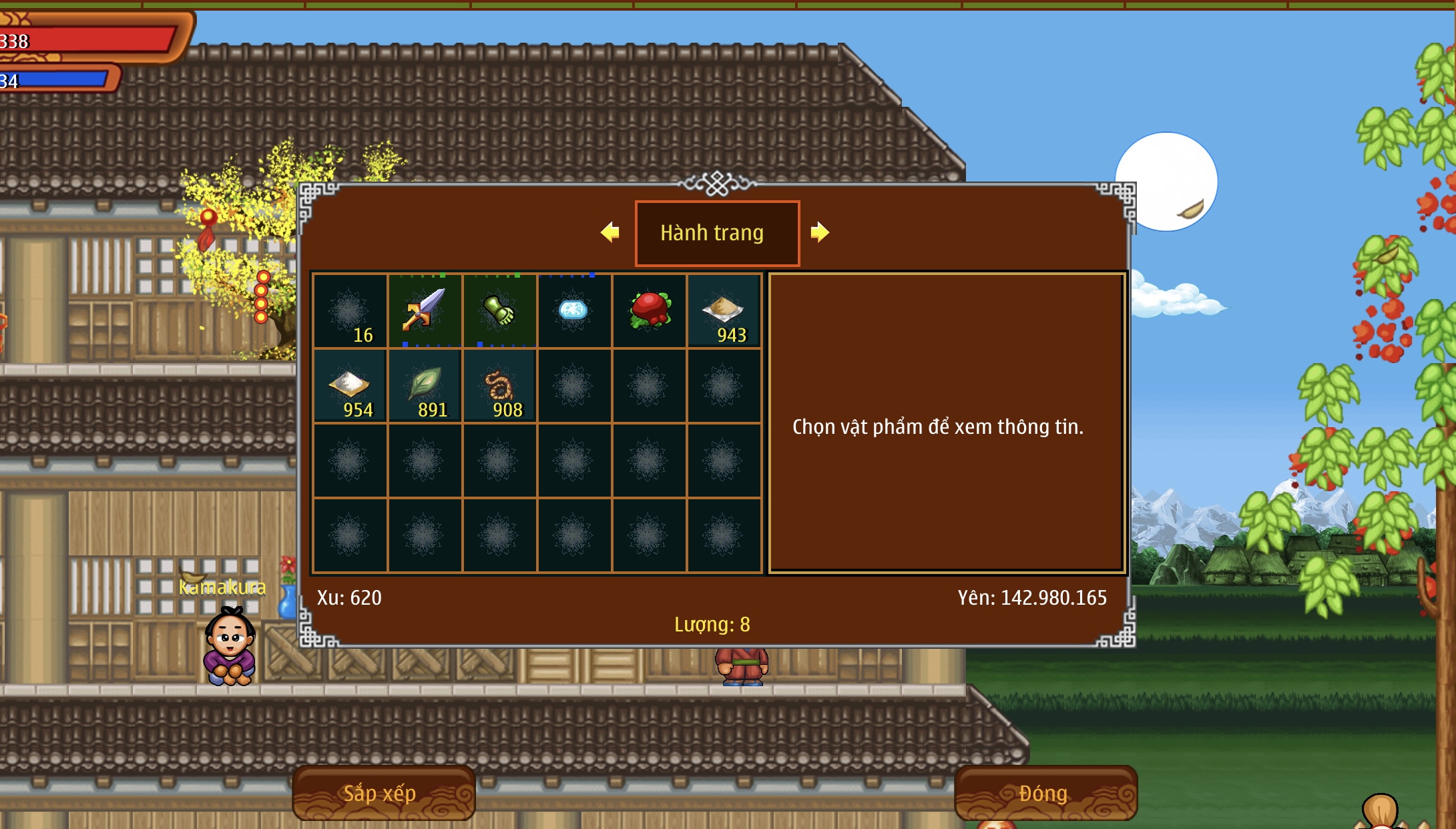Viewport: 1456px width, 829px height.
Task: Select the green leaf stack of 891
Action: pos(425,386)
